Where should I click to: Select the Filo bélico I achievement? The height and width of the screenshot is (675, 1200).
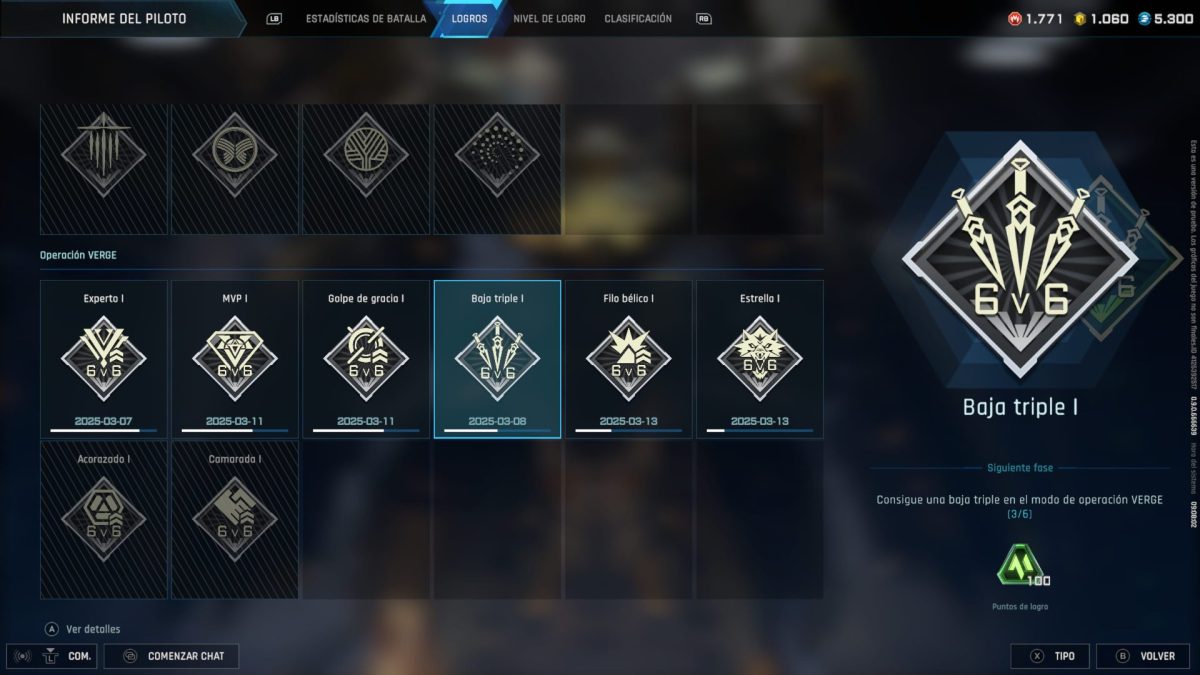click(x=629, y=359)
